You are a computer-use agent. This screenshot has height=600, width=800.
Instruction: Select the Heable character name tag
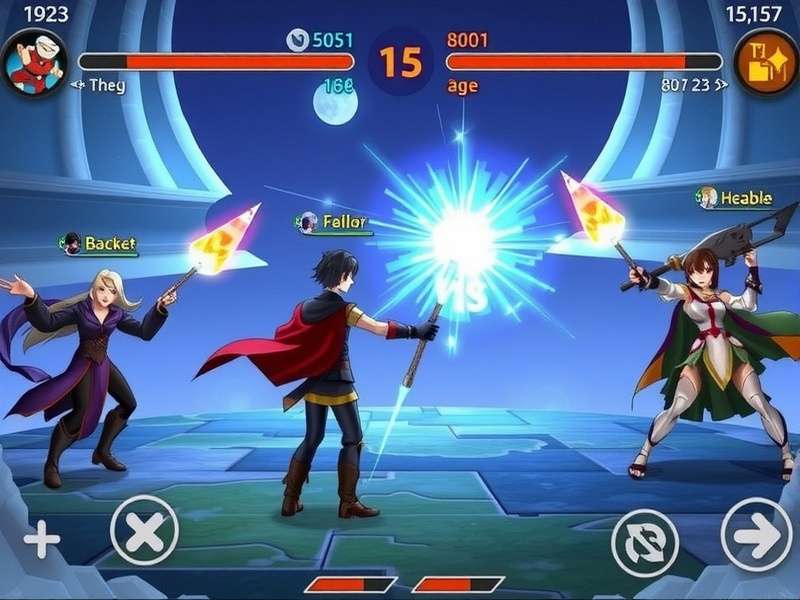[736, 198]
